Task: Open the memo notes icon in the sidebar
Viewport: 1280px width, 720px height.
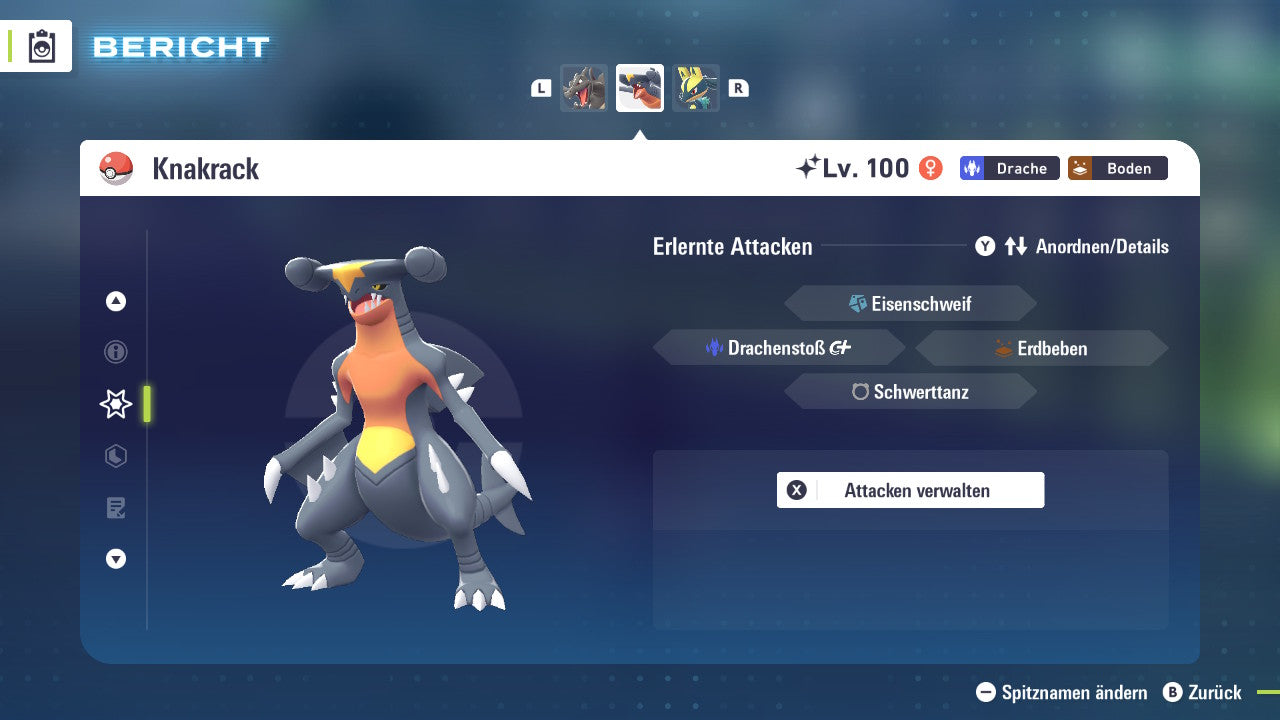Action: [115, 508]
